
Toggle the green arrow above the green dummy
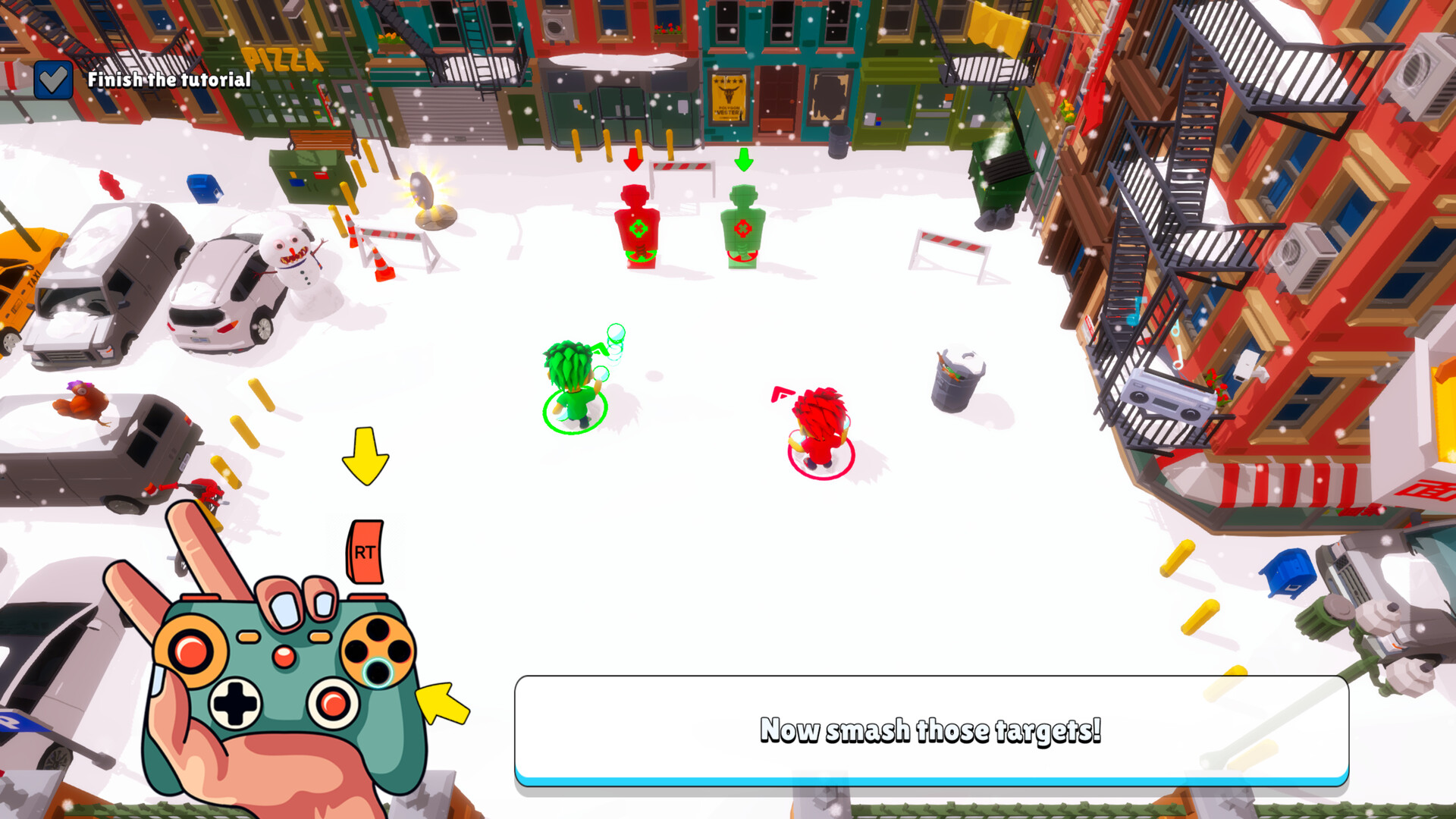pyautogui.click(x=742, y=160)
